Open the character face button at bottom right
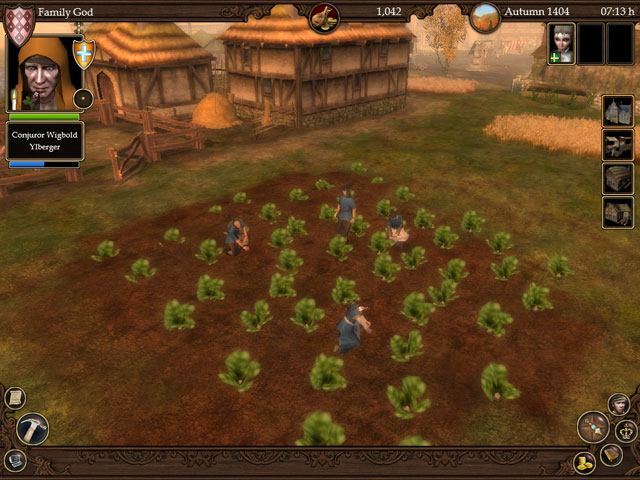The image size is (640, 480). [620, 402]
